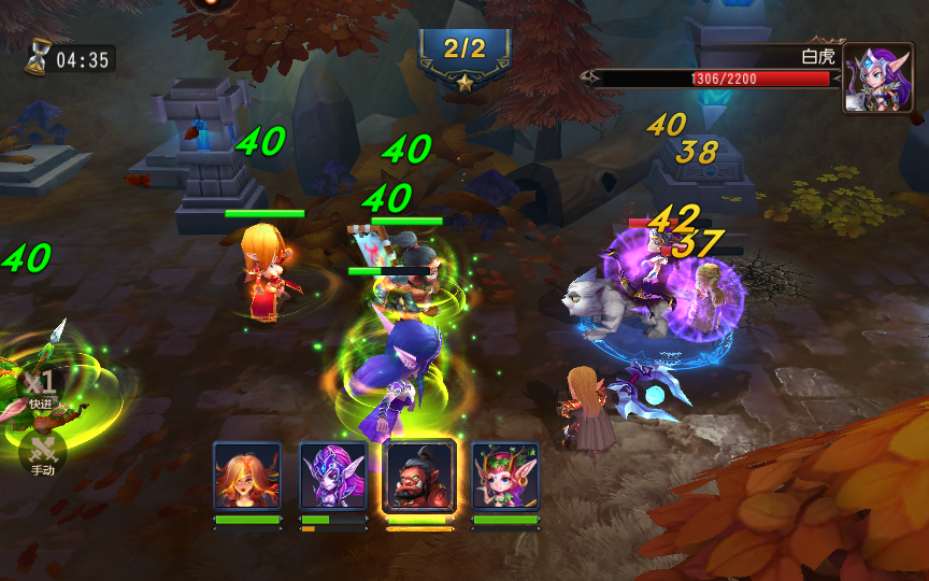Toggle the x1 fast-forward speed button
The image size is (929, 581).
coord(41,389)
